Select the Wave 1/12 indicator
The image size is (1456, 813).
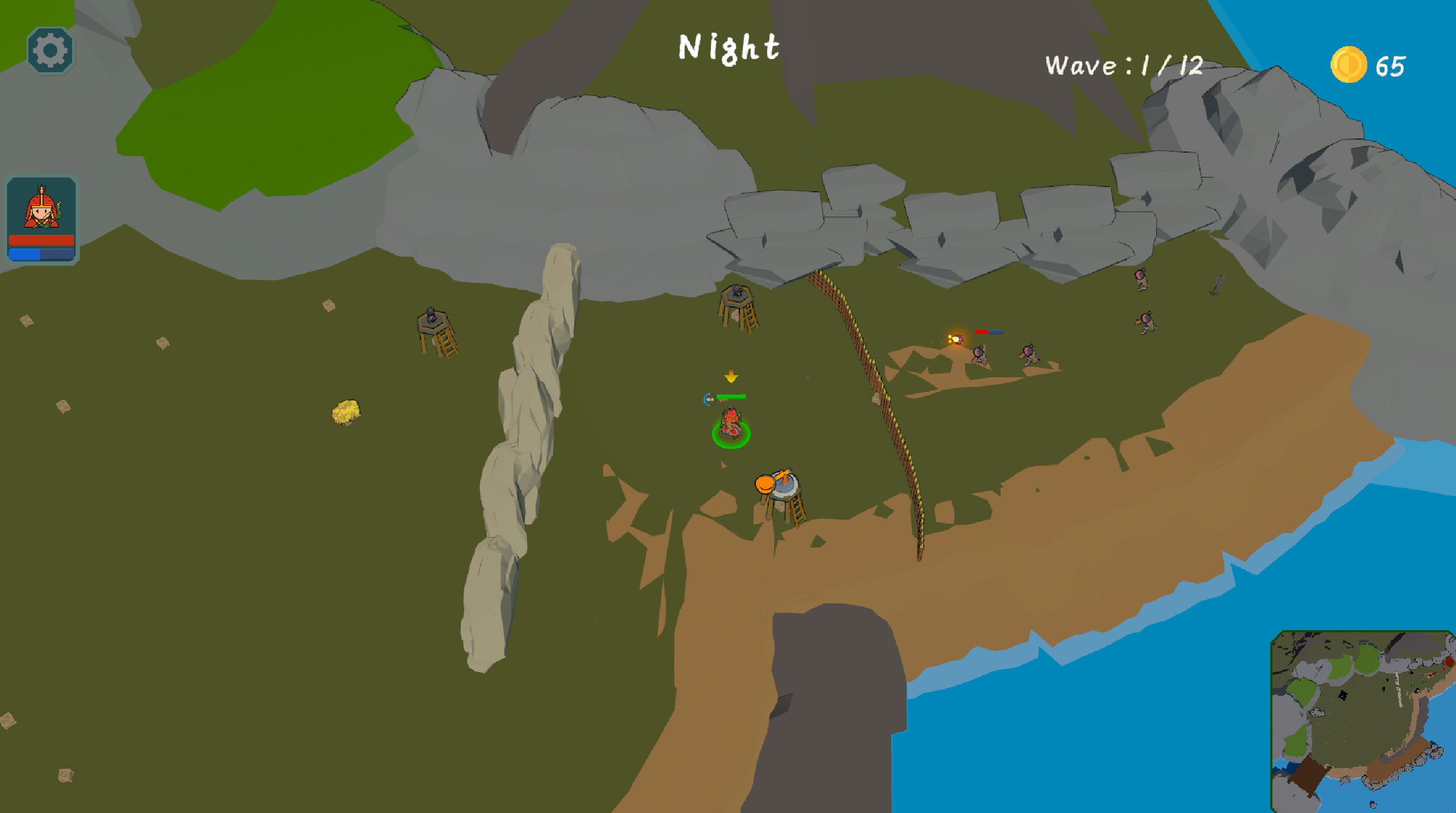[1124, 65]
